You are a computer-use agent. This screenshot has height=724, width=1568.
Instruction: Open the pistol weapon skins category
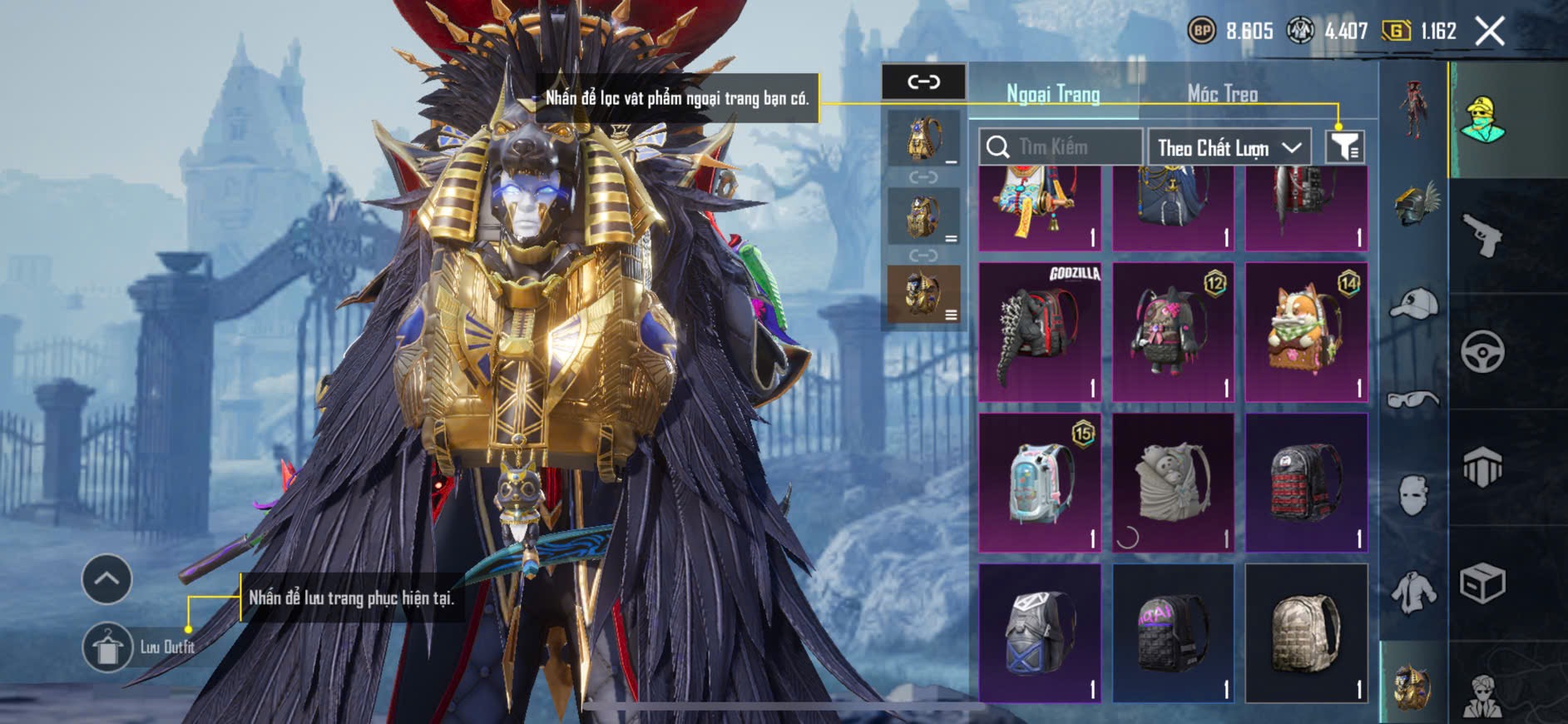[x=1482, y=236]
